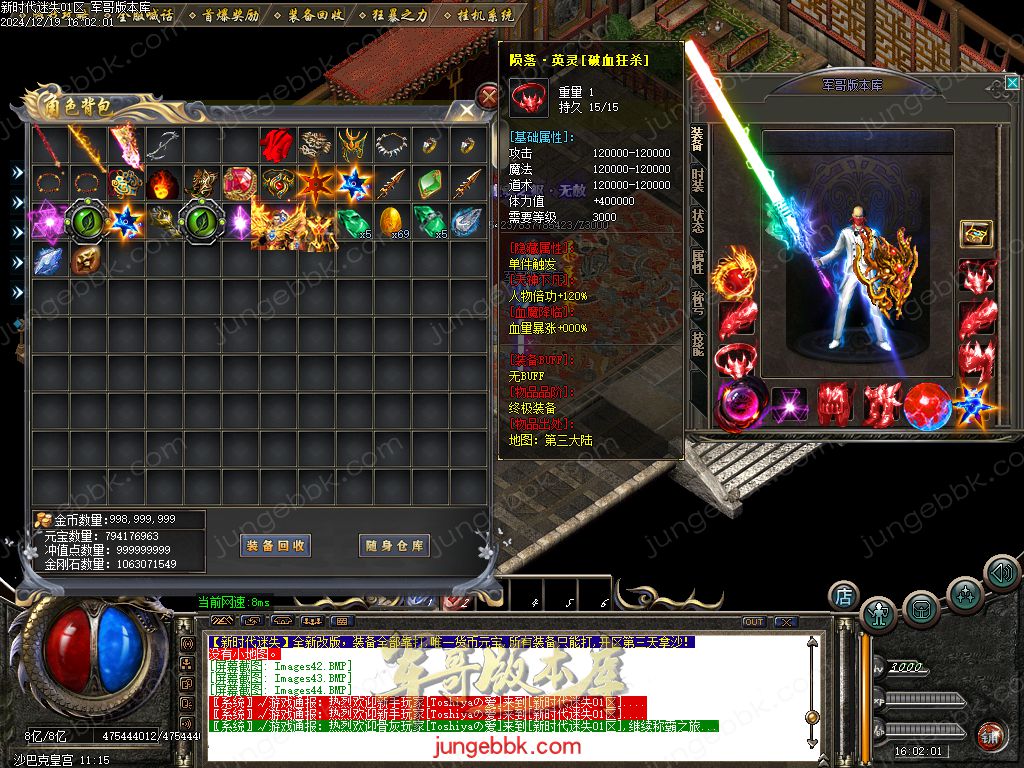Open the 店 shop round button

pos(843,596)
